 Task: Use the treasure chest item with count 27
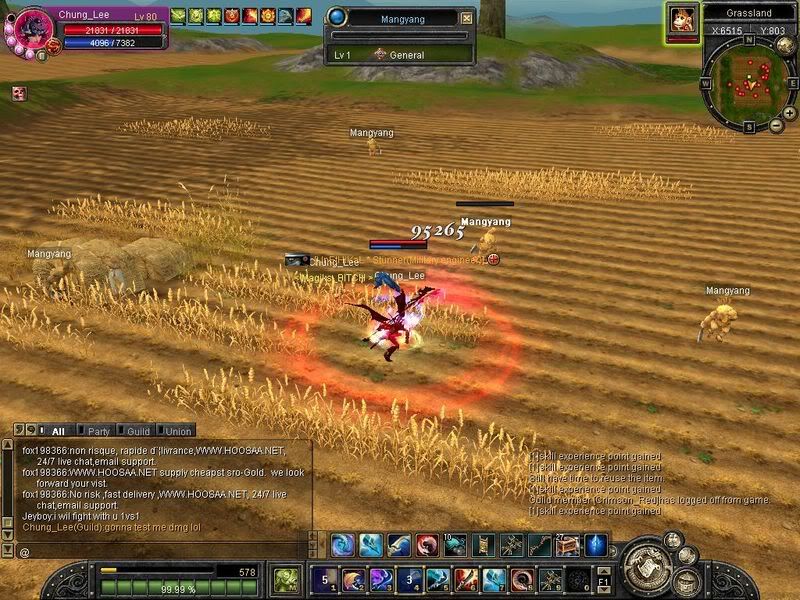point(567,546)
